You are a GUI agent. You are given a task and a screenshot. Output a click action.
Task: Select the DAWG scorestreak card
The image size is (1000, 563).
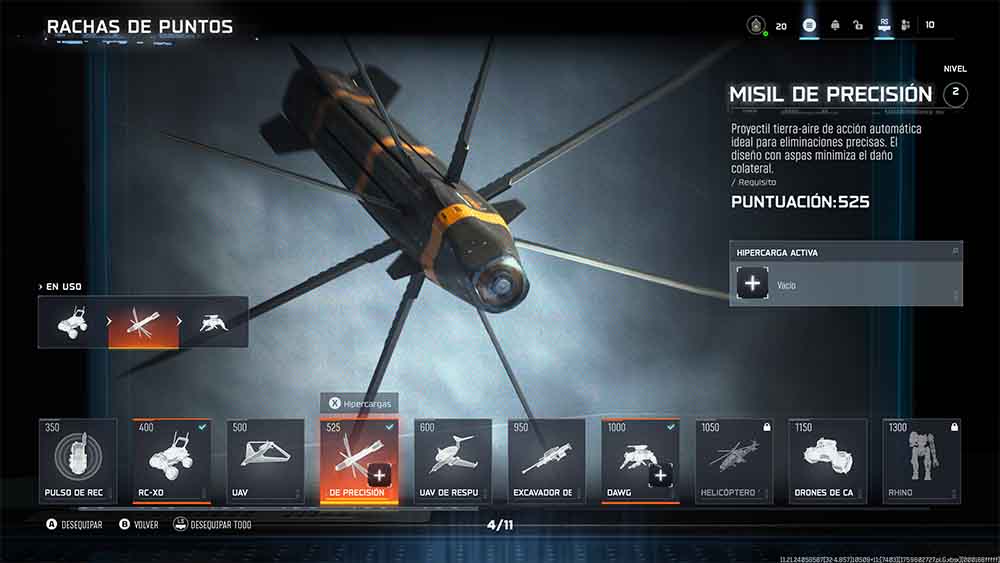(x=641, y=460)
